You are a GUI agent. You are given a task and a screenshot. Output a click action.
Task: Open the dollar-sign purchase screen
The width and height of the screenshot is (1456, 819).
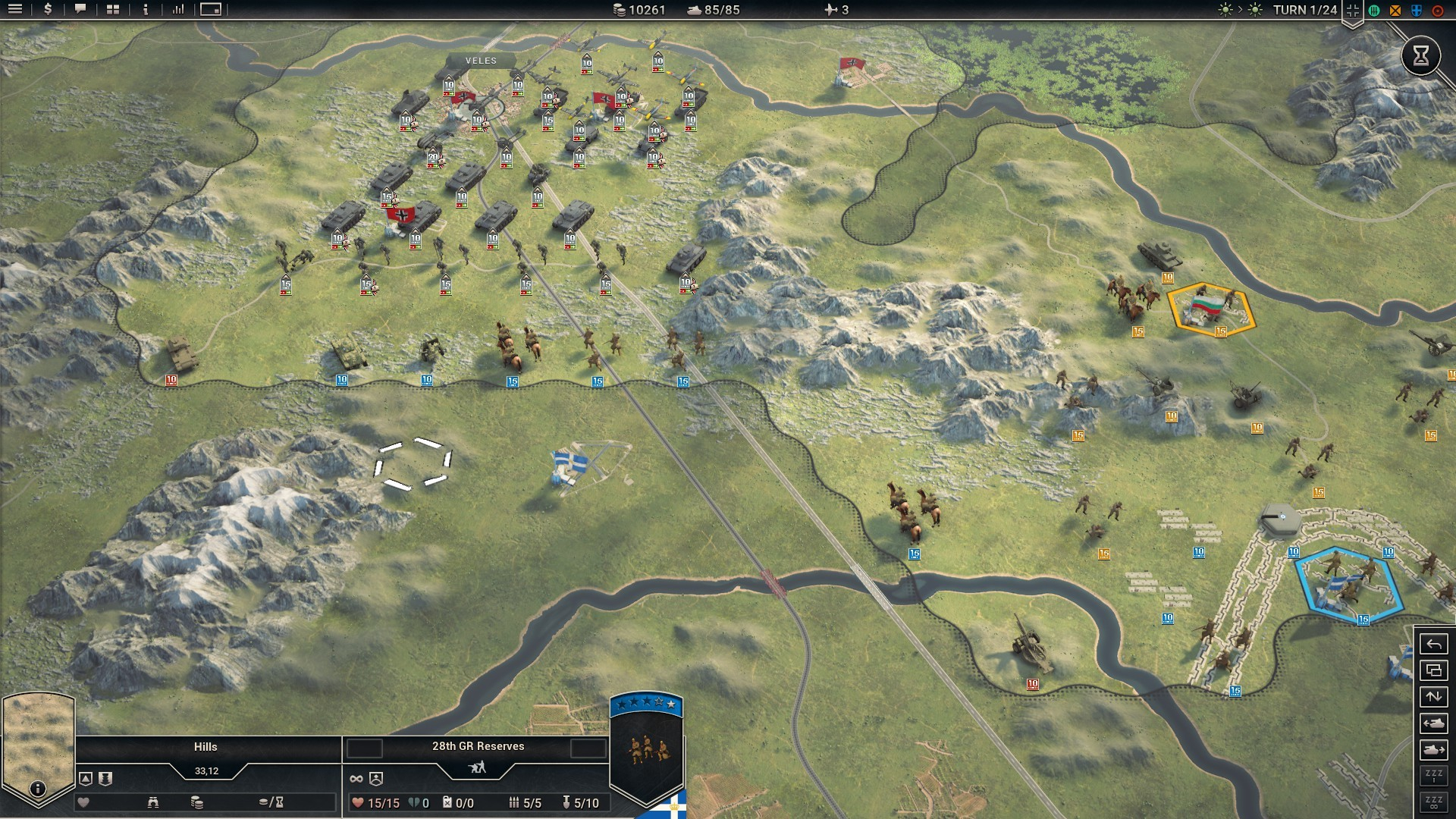tap(48, 9)
